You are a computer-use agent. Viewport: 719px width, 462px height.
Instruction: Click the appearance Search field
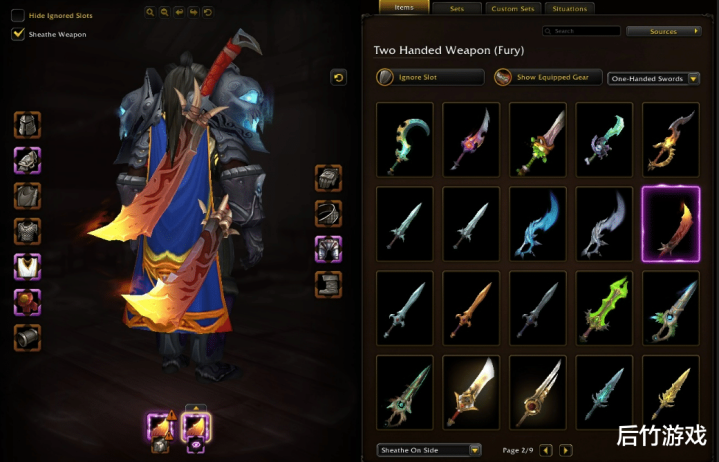[580, 31]
